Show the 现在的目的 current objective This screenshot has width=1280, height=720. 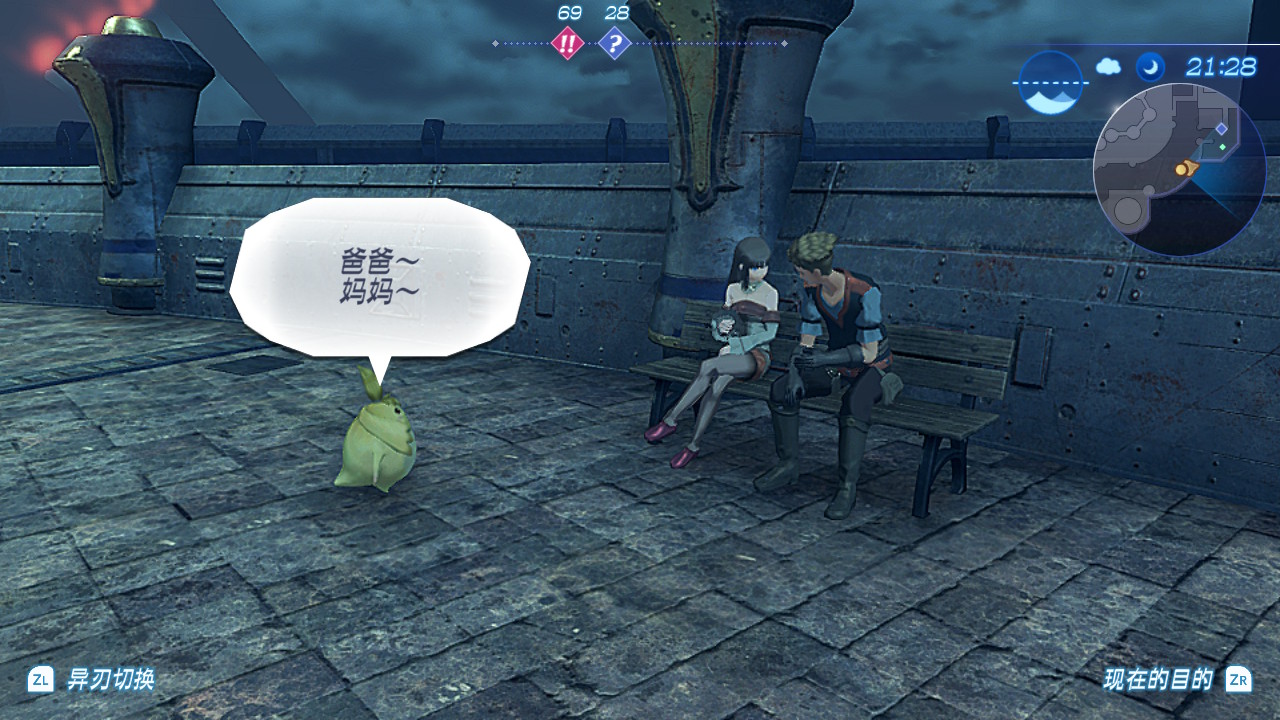1158,680
